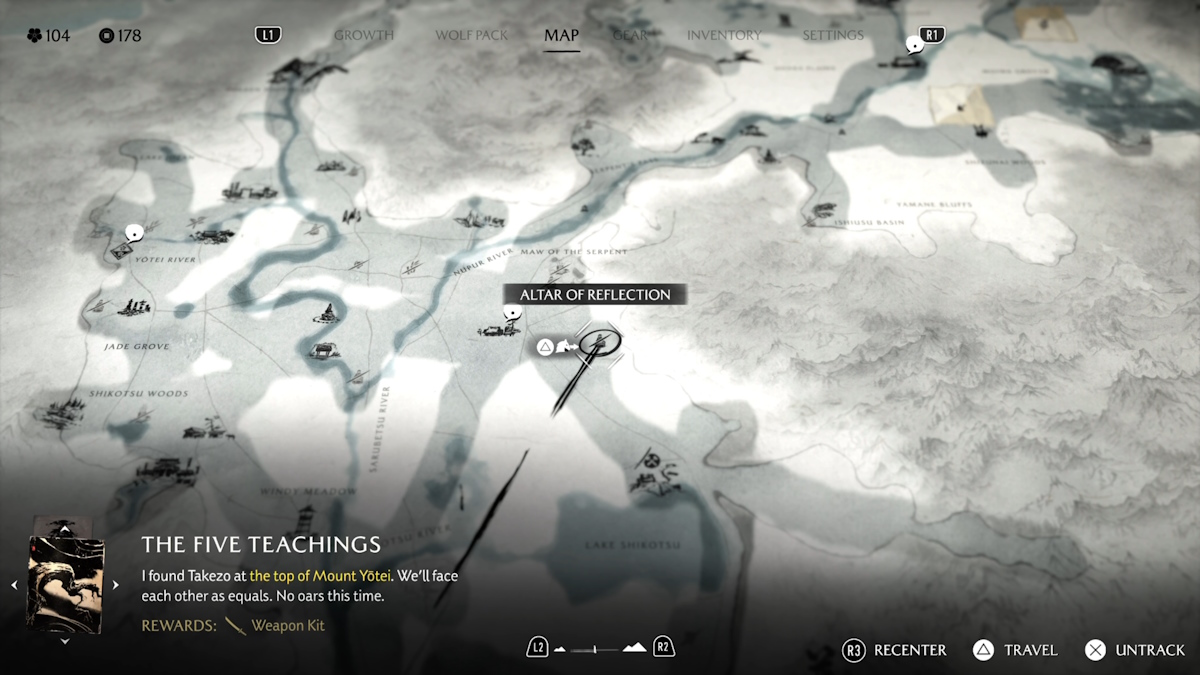Open the Wolf Pack tab

tap(472, 35)
